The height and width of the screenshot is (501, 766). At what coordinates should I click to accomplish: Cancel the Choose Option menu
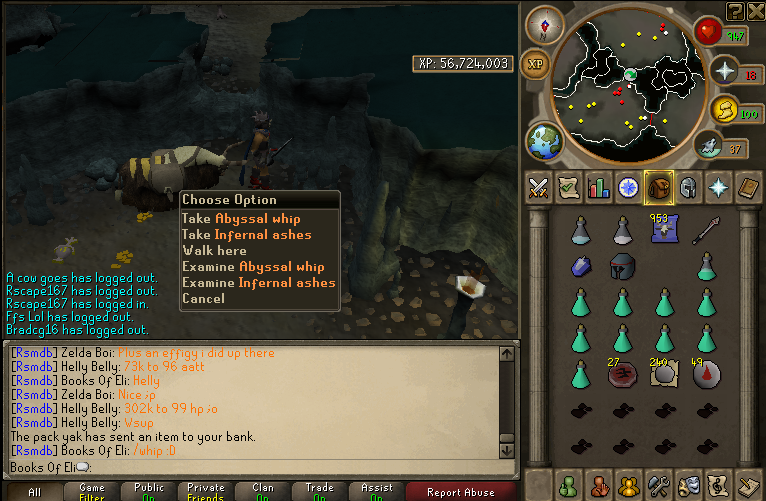(x=203, y=298)
